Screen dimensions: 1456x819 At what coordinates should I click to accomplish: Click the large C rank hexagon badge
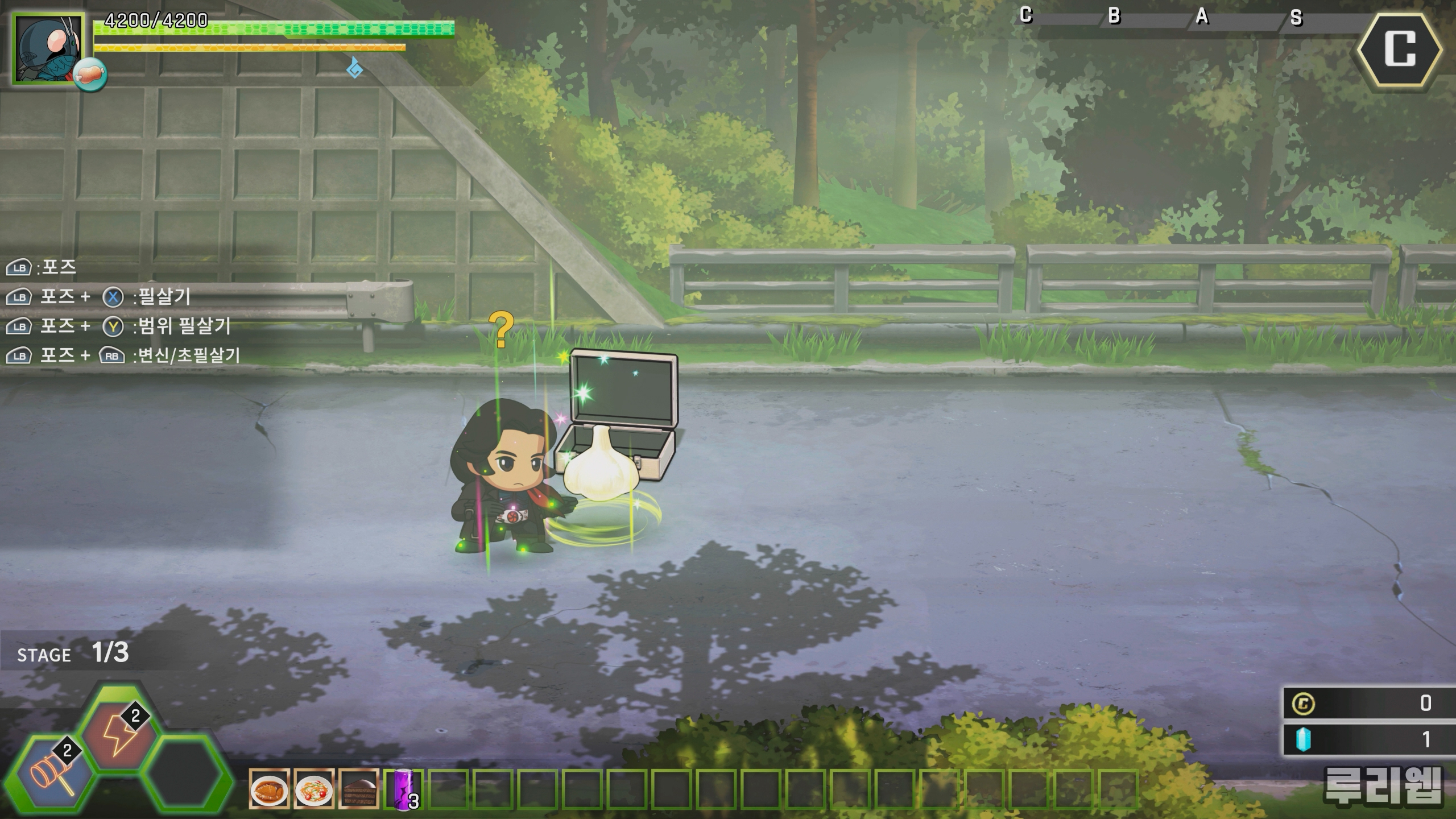[x=1400, y=49]
